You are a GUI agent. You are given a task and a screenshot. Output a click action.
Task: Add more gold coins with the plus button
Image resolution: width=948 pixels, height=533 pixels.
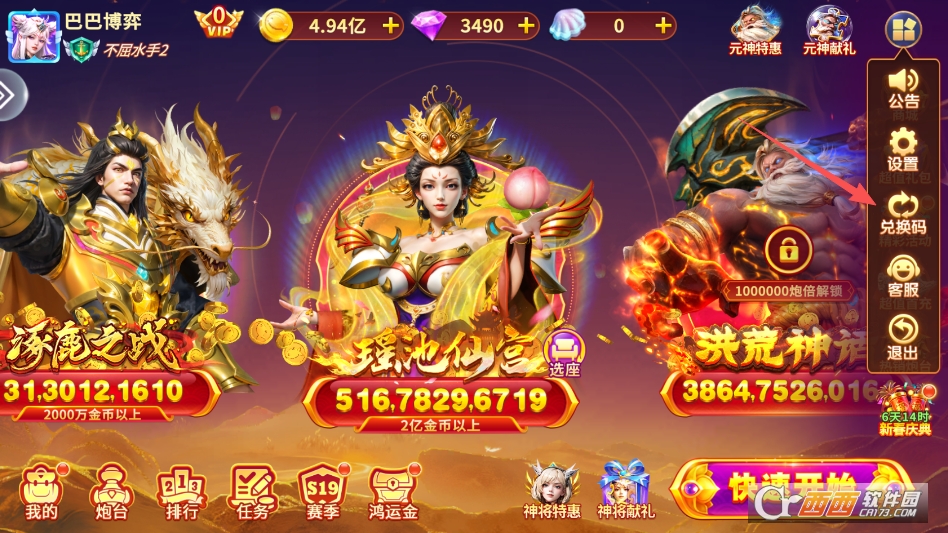point(390,26)
